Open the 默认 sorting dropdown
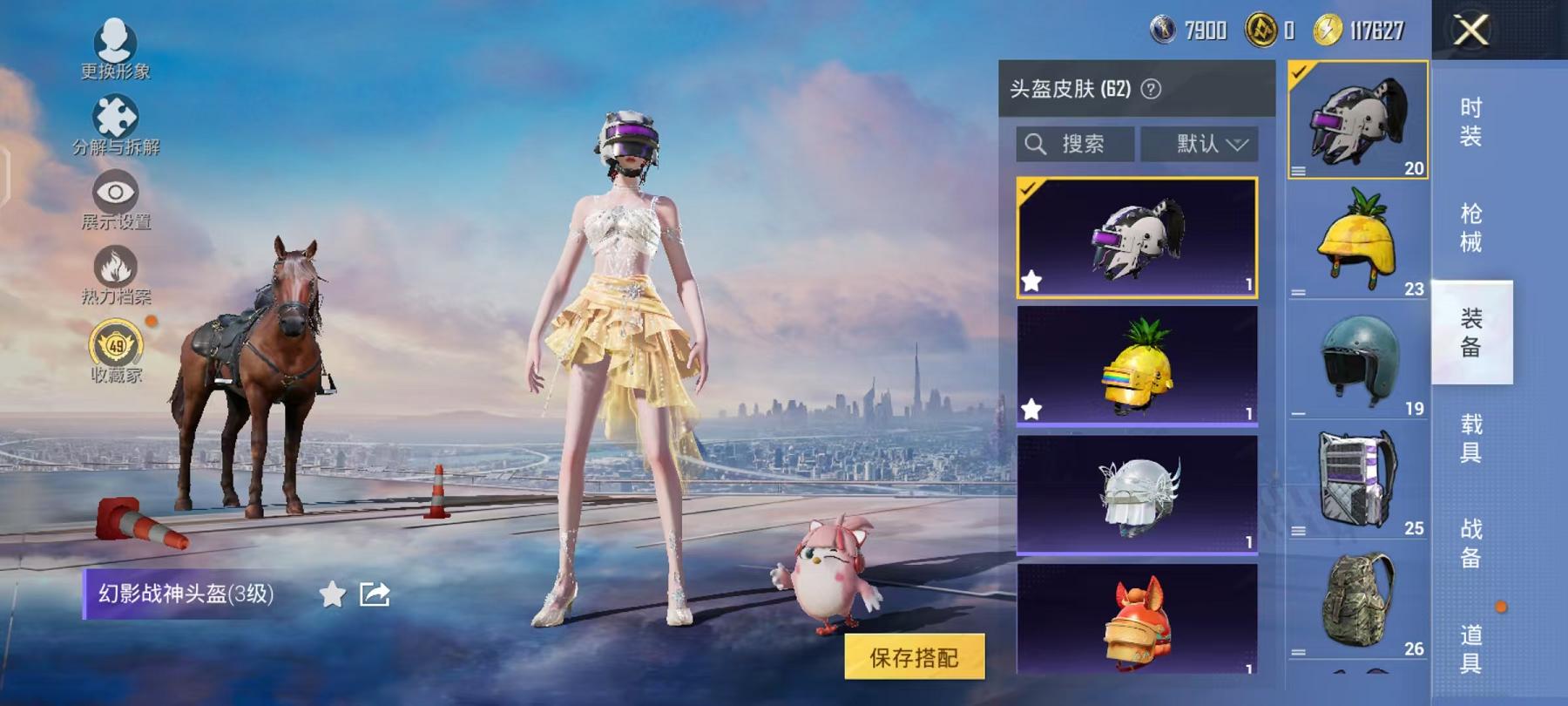Image resolution: width=1568 pixels, height=706 pixels. (1202, 145)
